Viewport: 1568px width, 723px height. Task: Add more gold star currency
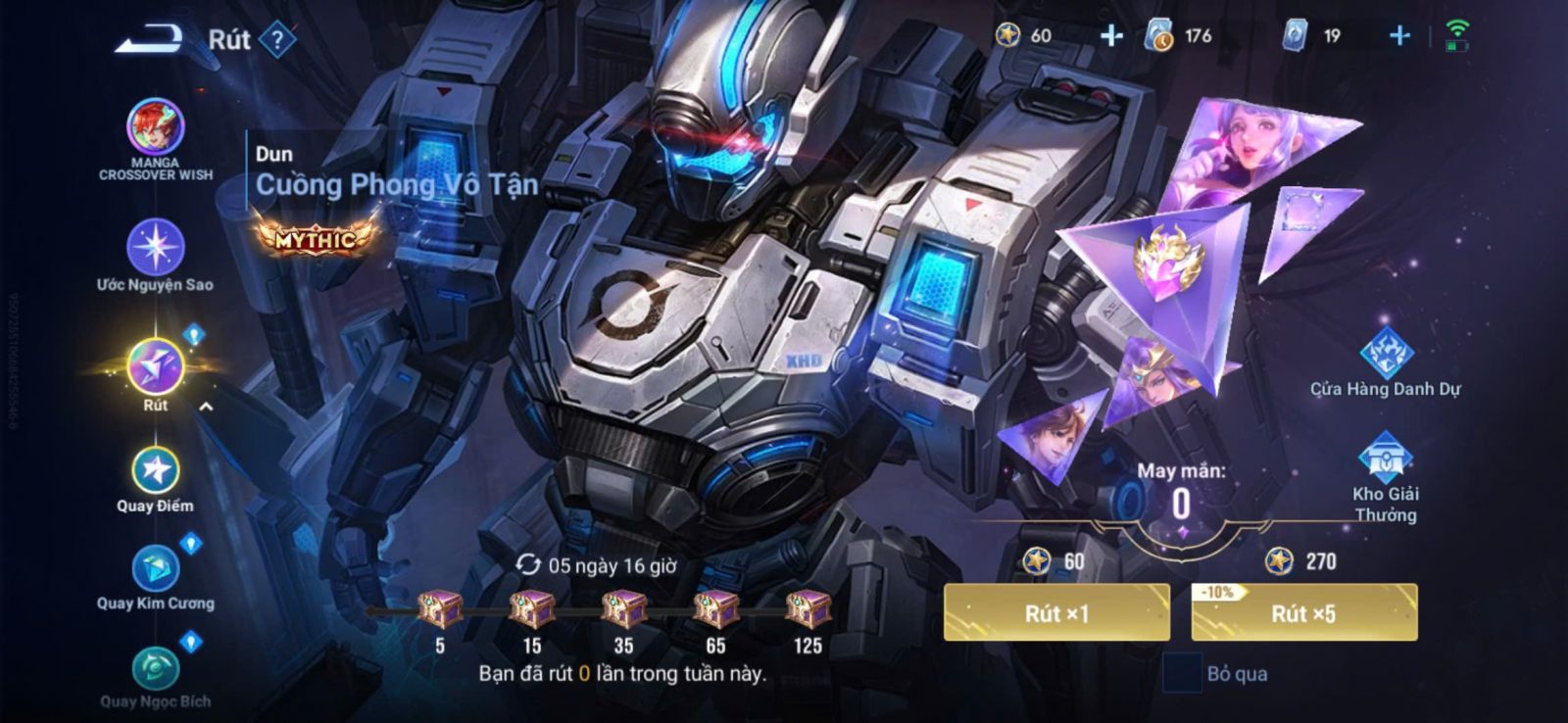[x=1111, y=36]
